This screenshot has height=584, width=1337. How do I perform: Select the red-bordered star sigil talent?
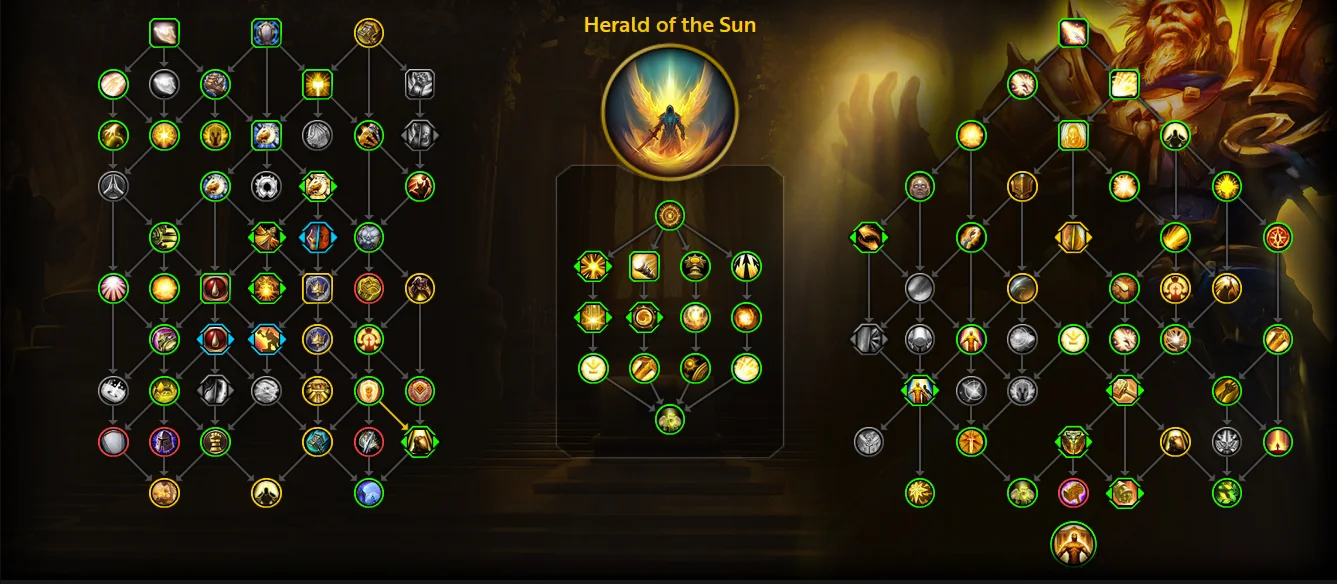click(x=1278, y=237)
